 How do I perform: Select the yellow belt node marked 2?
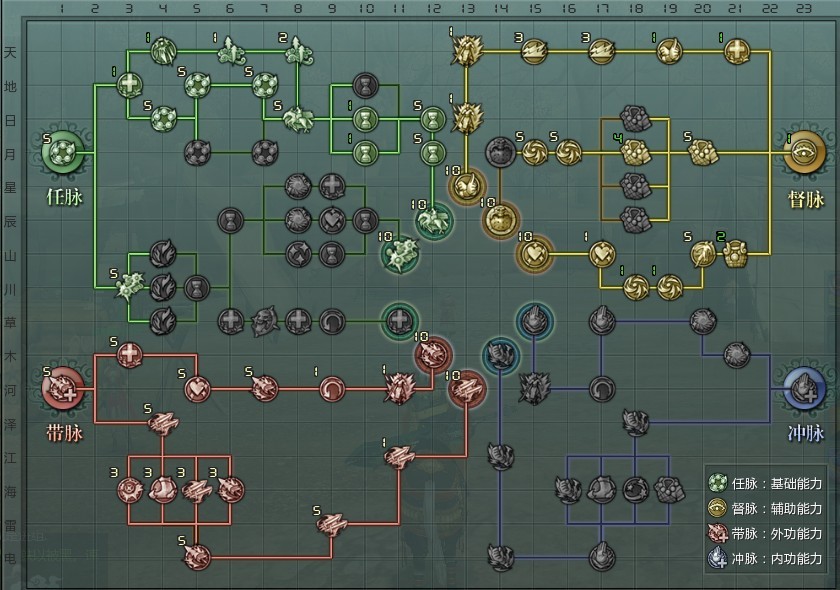tap(735, 250)
